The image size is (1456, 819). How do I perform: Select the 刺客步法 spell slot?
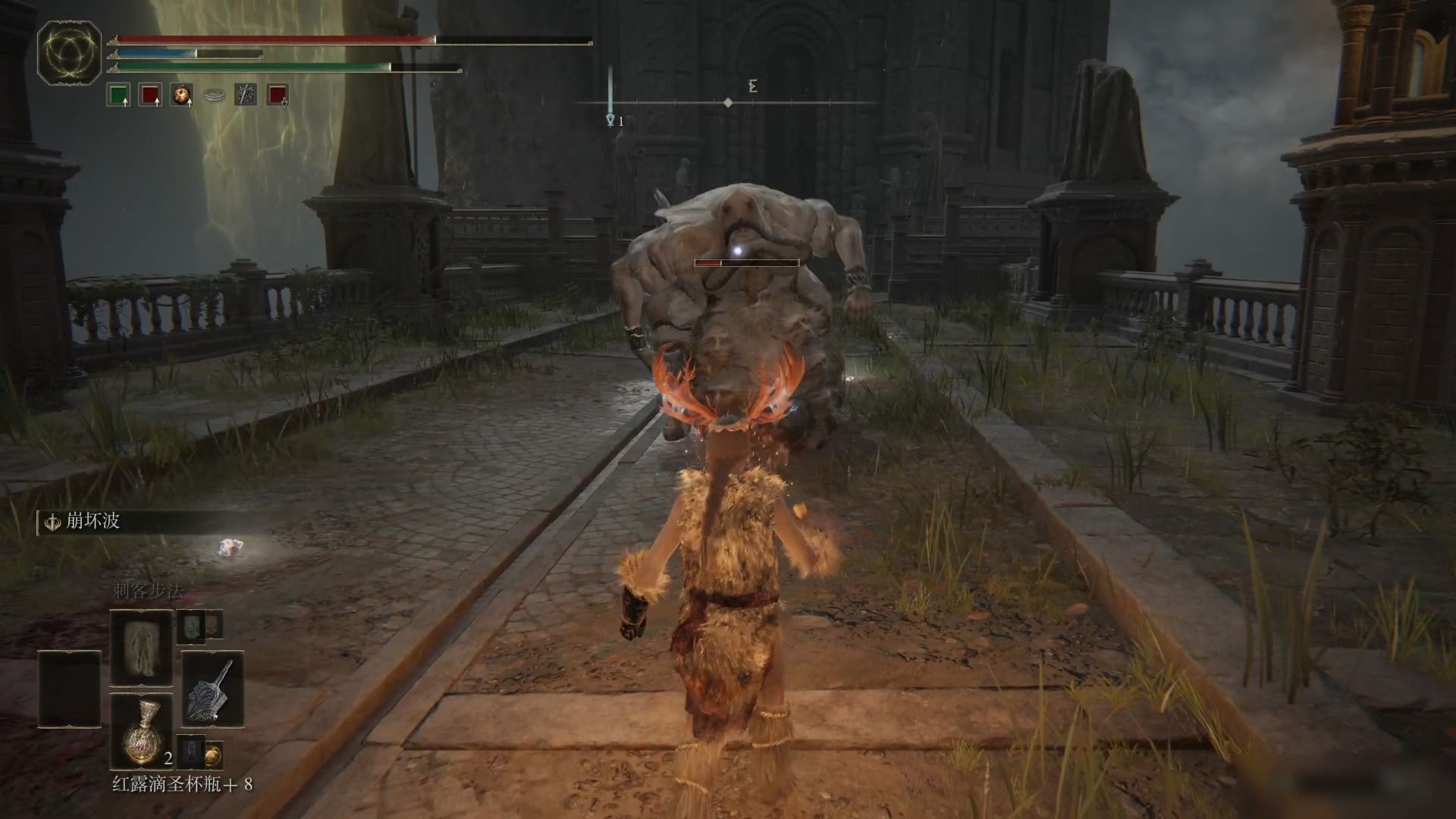[142, 648]
